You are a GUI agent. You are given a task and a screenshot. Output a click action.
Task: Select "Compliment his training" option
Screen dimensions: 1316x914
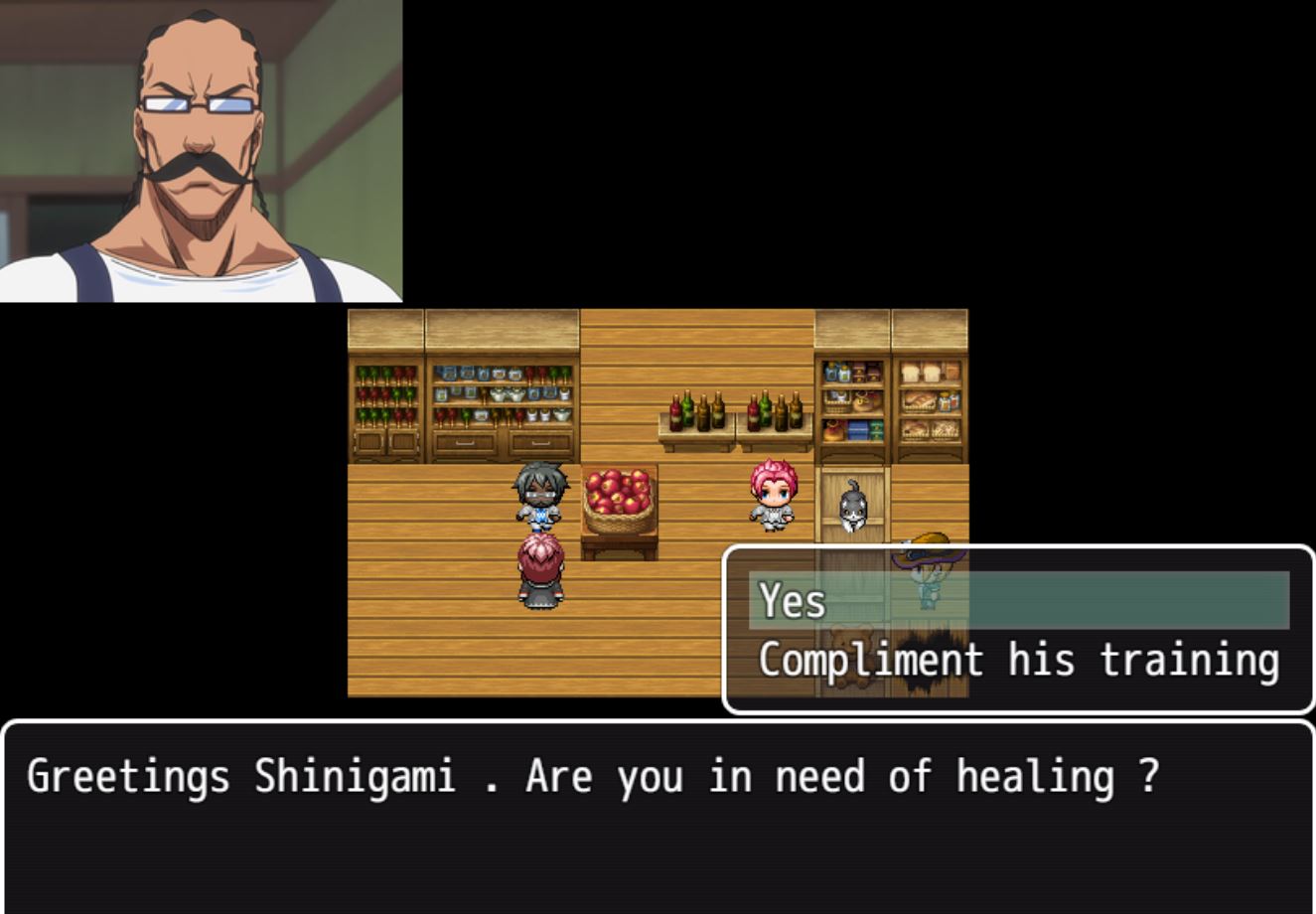click(x=1018, y=660)
